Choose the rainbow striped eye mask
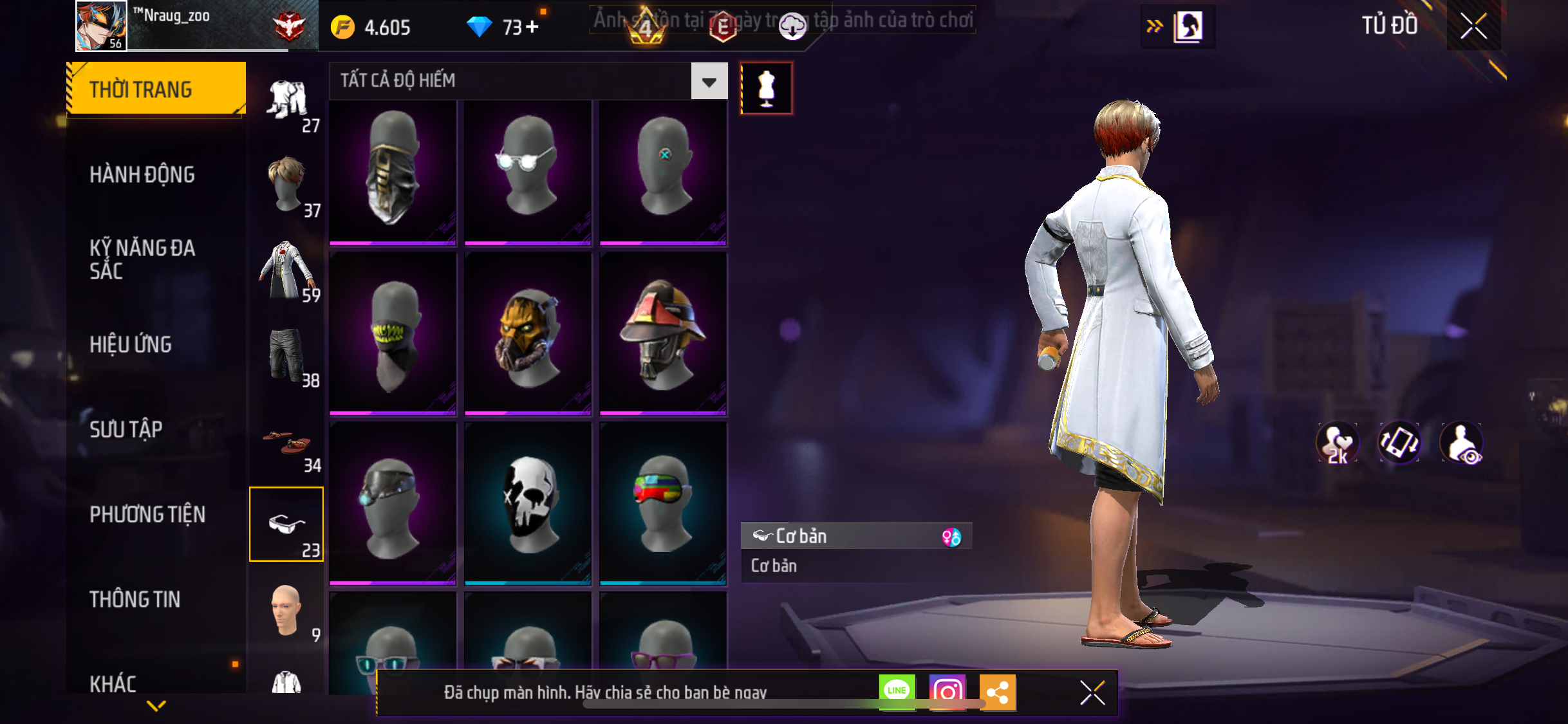Screen dimensions: 1568x724 tap(663, 503)
